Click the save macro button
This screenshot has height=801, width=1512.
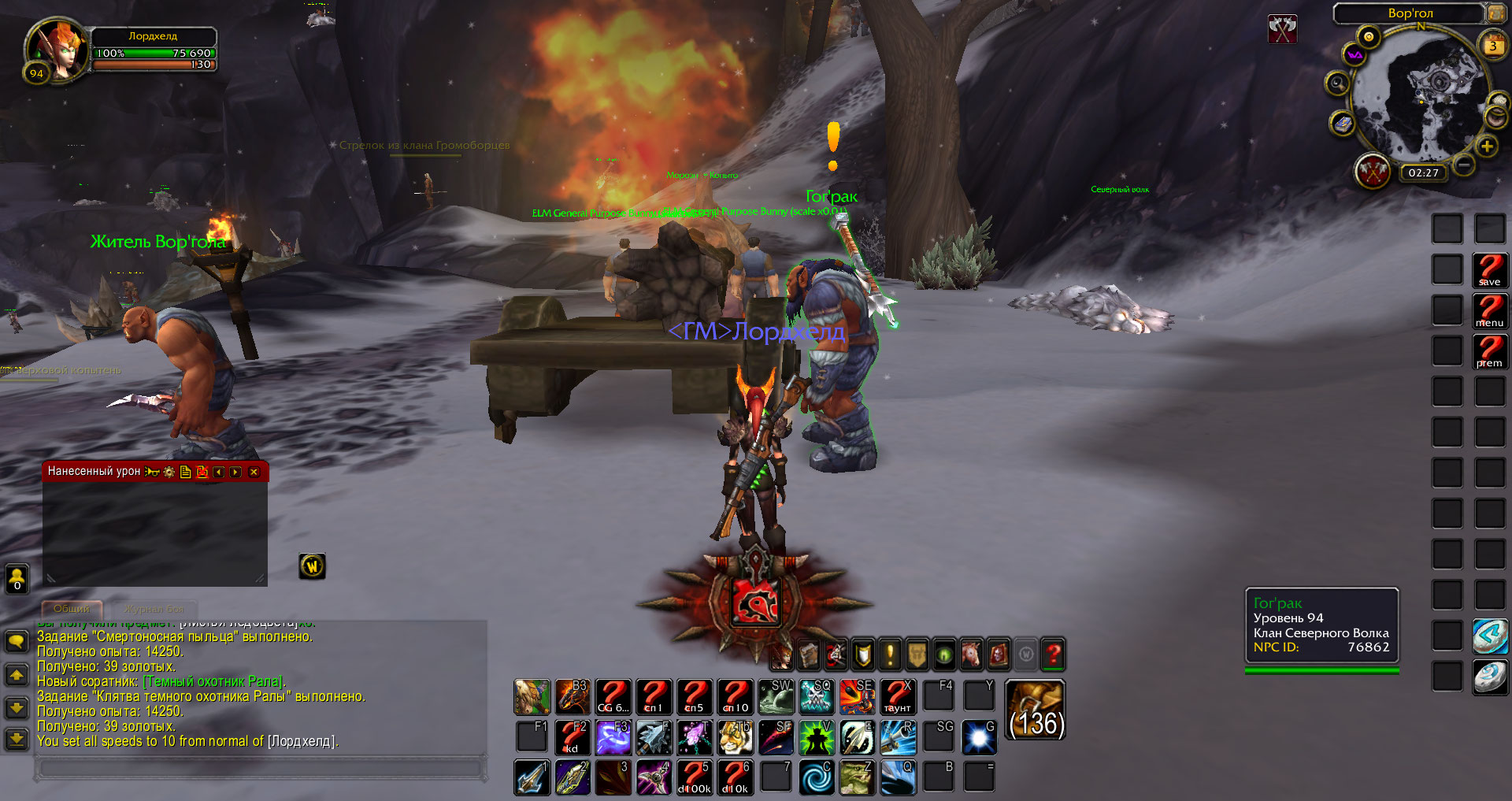pyautogui.click(x=1489, y=270)
